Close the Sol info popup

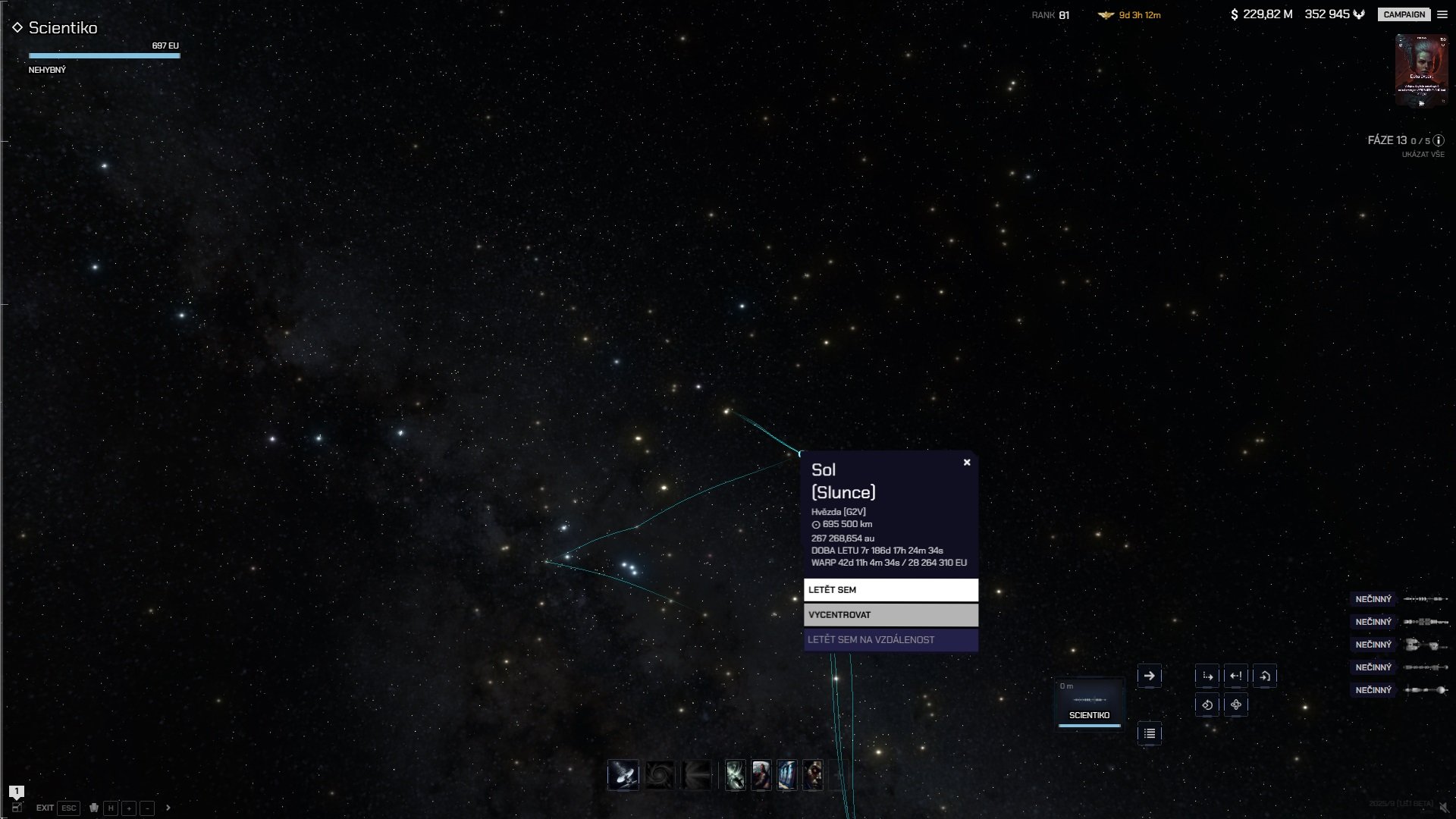tap(967, 463)
